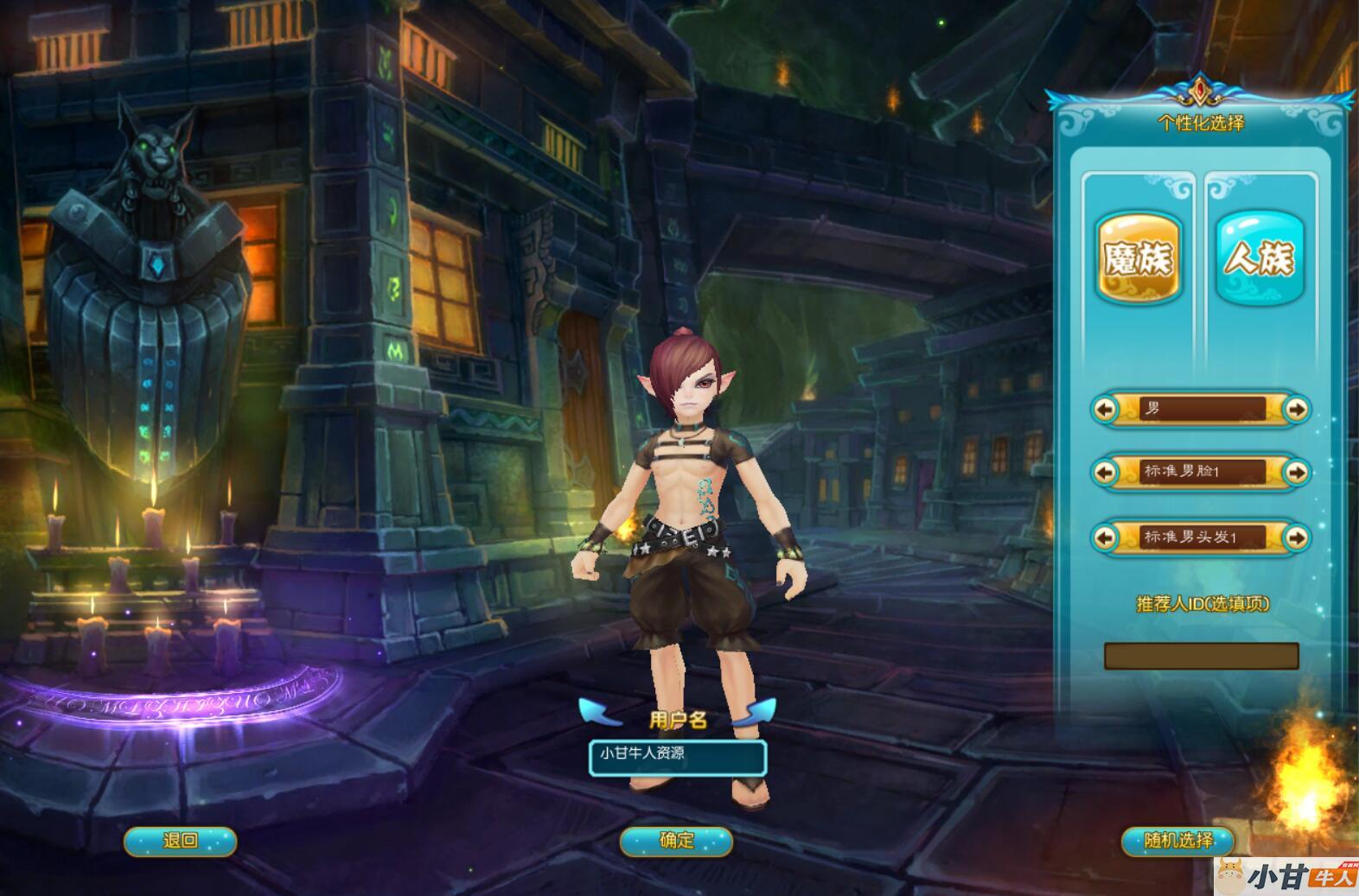The image size is (1359, 896).
Task: Click the right arrow on gender 男 selector
Action: tap(1296, 409)
